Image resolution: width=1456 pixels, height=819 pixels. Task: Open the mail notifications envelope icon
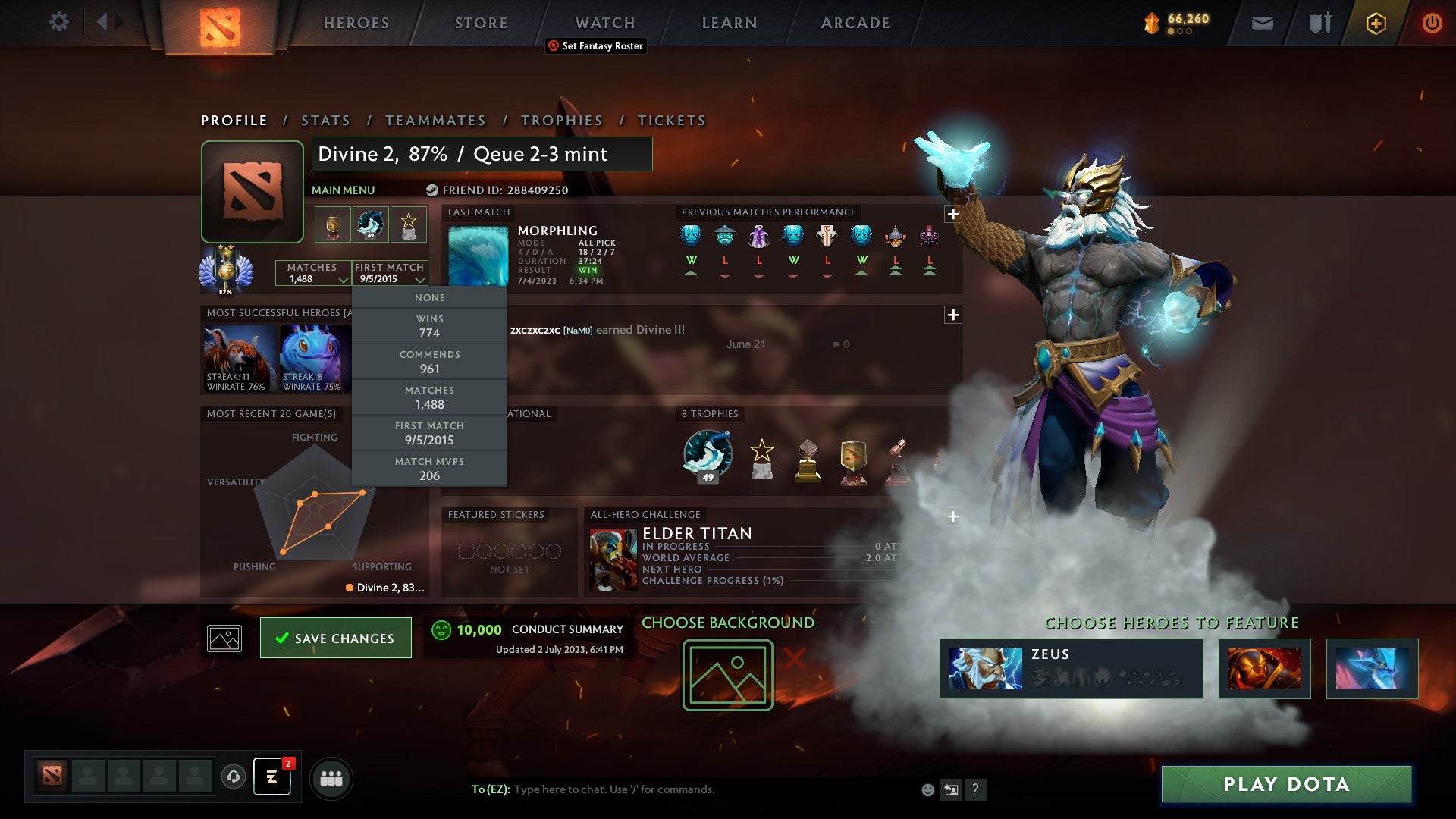(x=1261, y=23)
